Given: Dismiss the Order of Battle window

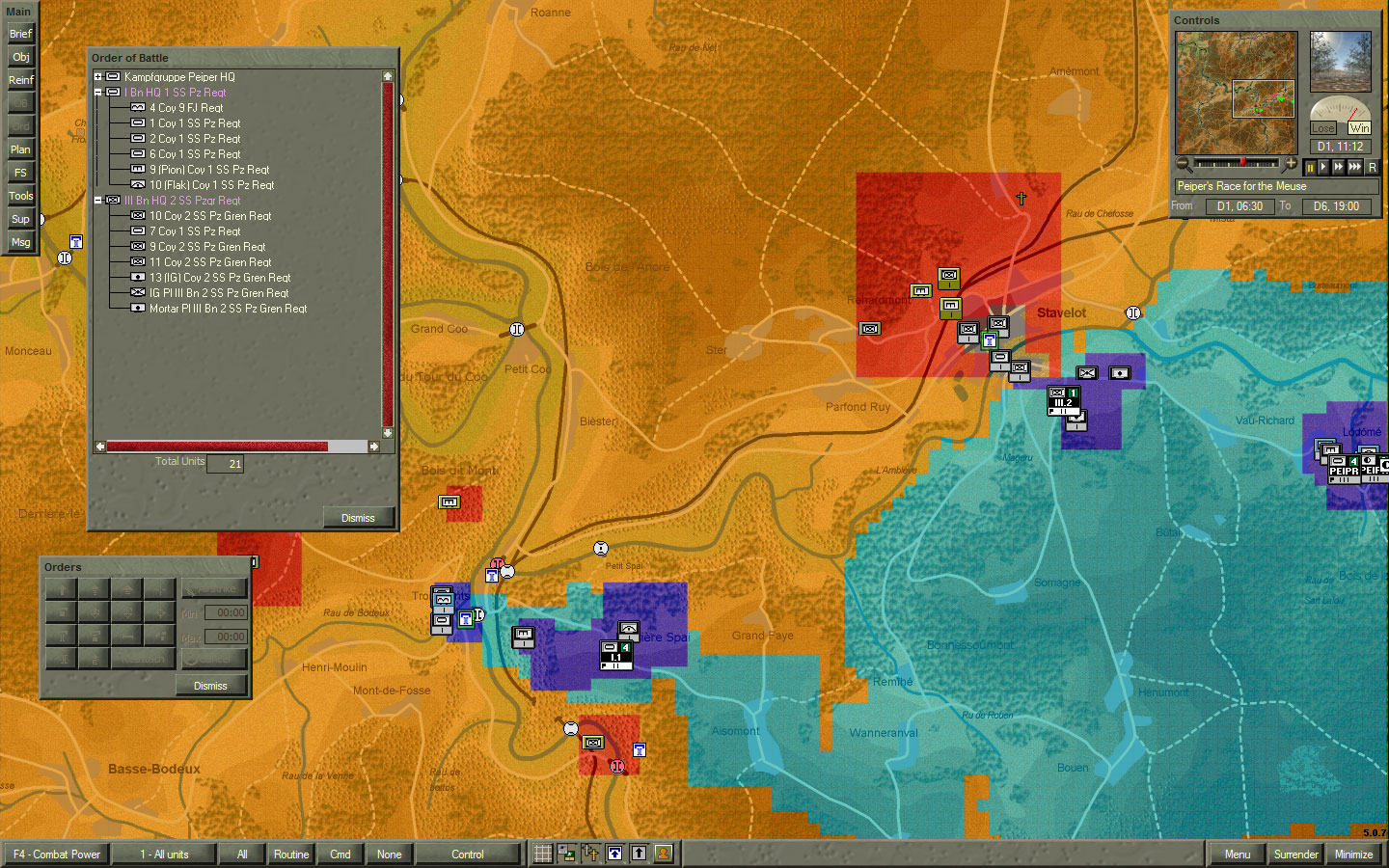Looking at the screenshot, I should [357, 517].
